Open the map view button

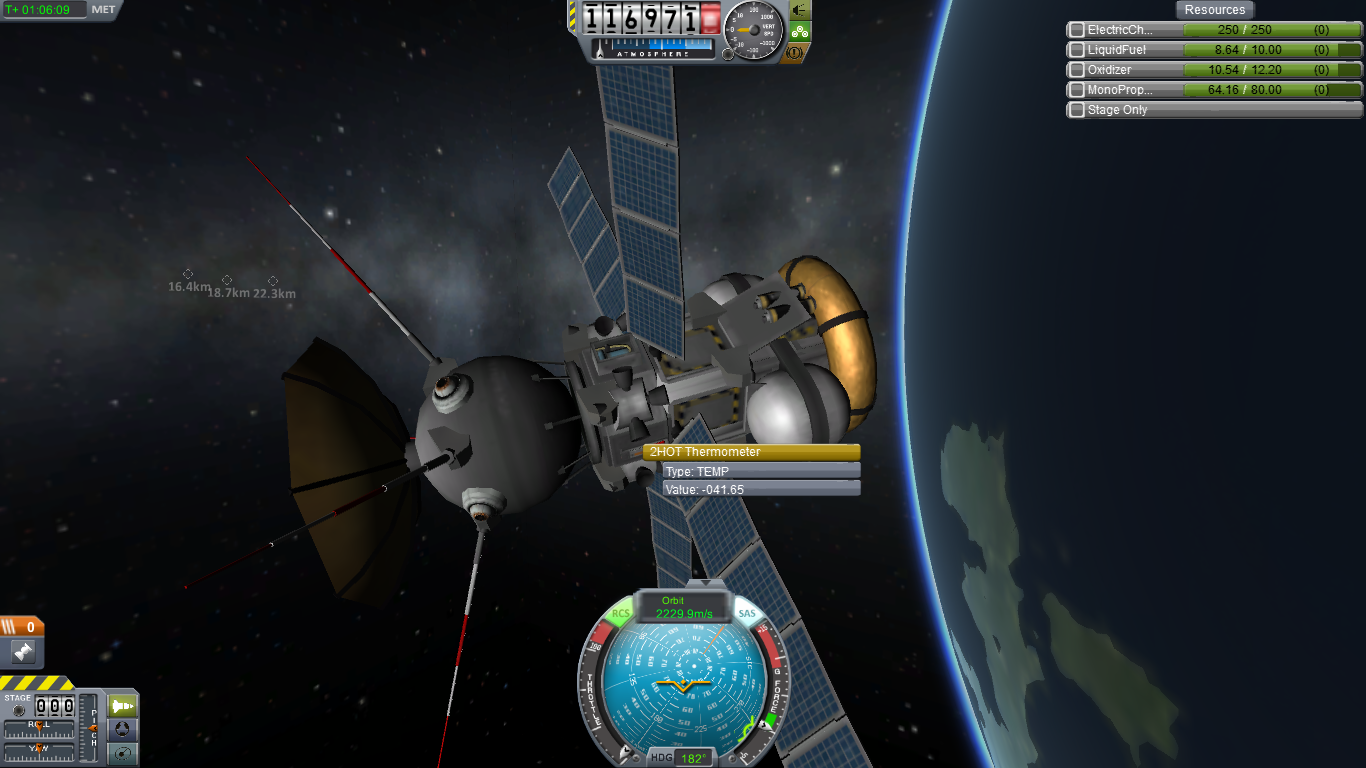coord(123,753)
